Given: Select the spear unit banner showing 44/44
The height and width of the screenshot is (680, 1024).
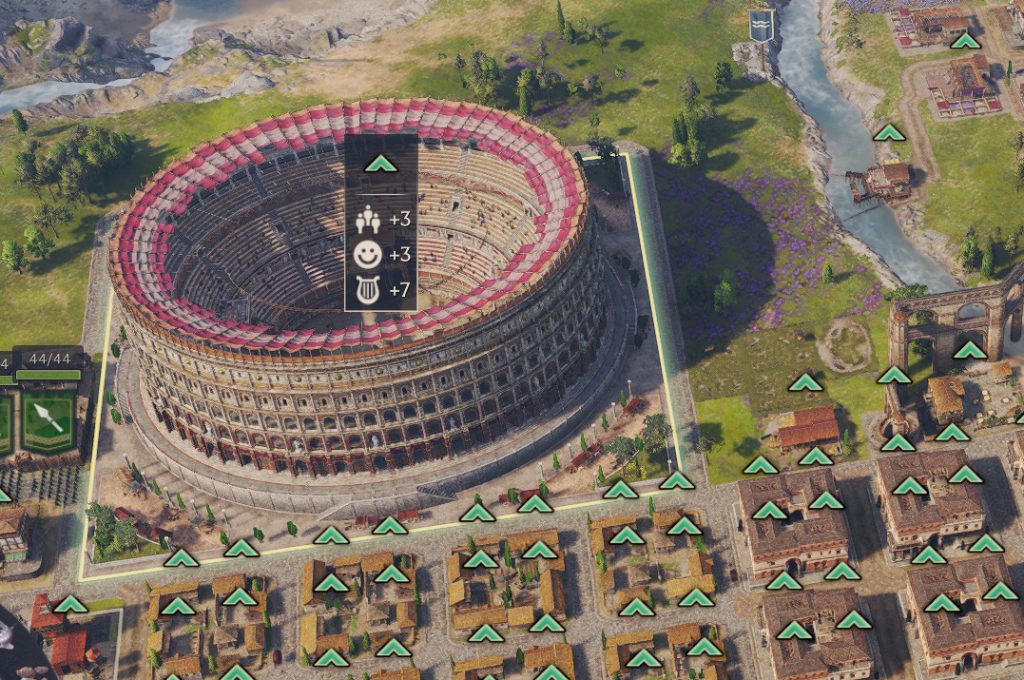Looking at the screenshot, I should 48,420.
